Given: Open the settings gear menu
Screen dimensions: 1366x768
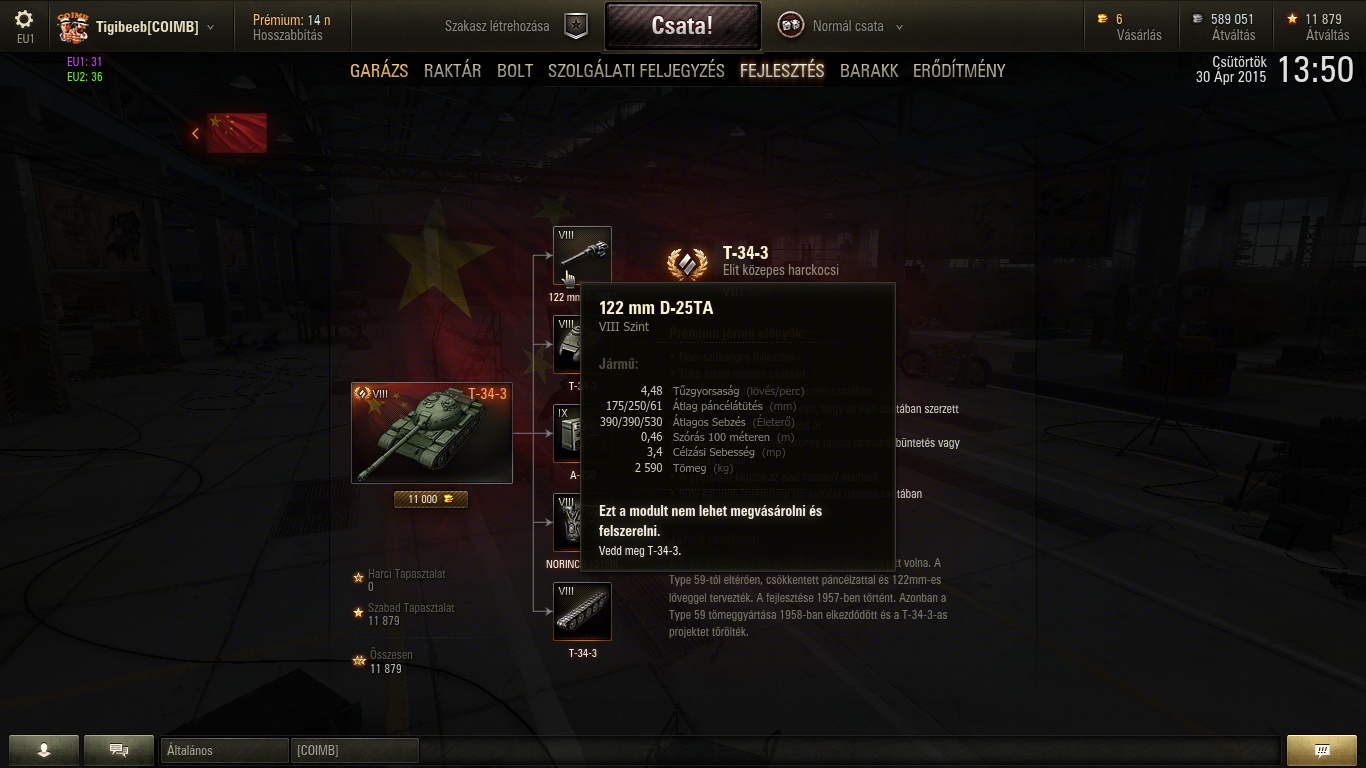Looking at the screenshot, I should pyautogui.click(x=25, y=19).
